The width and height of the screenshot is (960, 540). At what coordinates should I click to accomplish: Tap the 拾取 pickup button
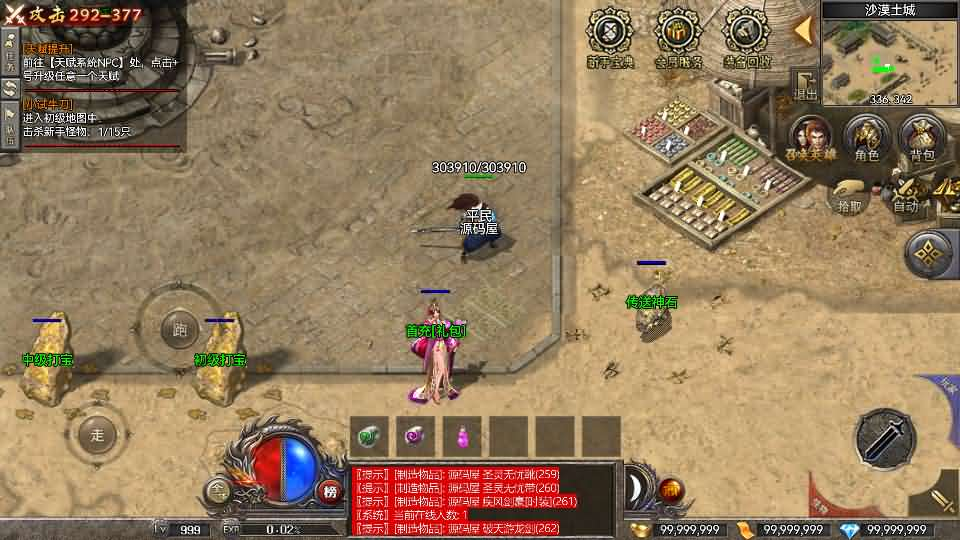point(850,195)
